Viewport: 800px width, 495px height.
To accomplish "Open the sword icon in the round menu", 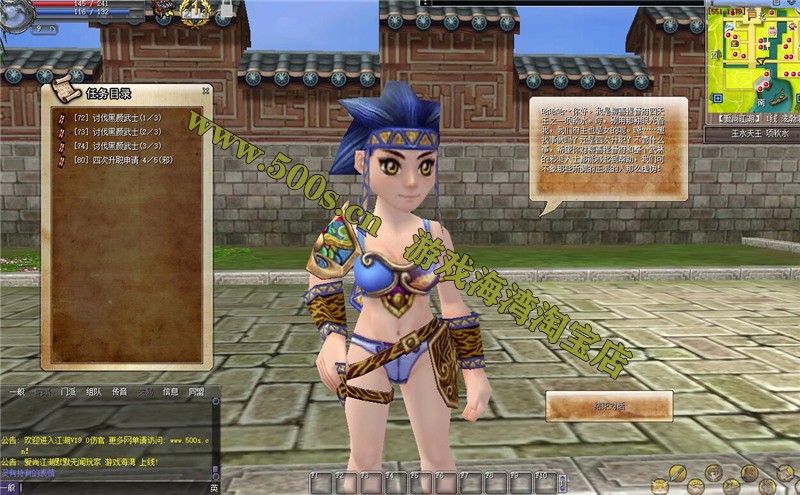I will tap(679, 472).
